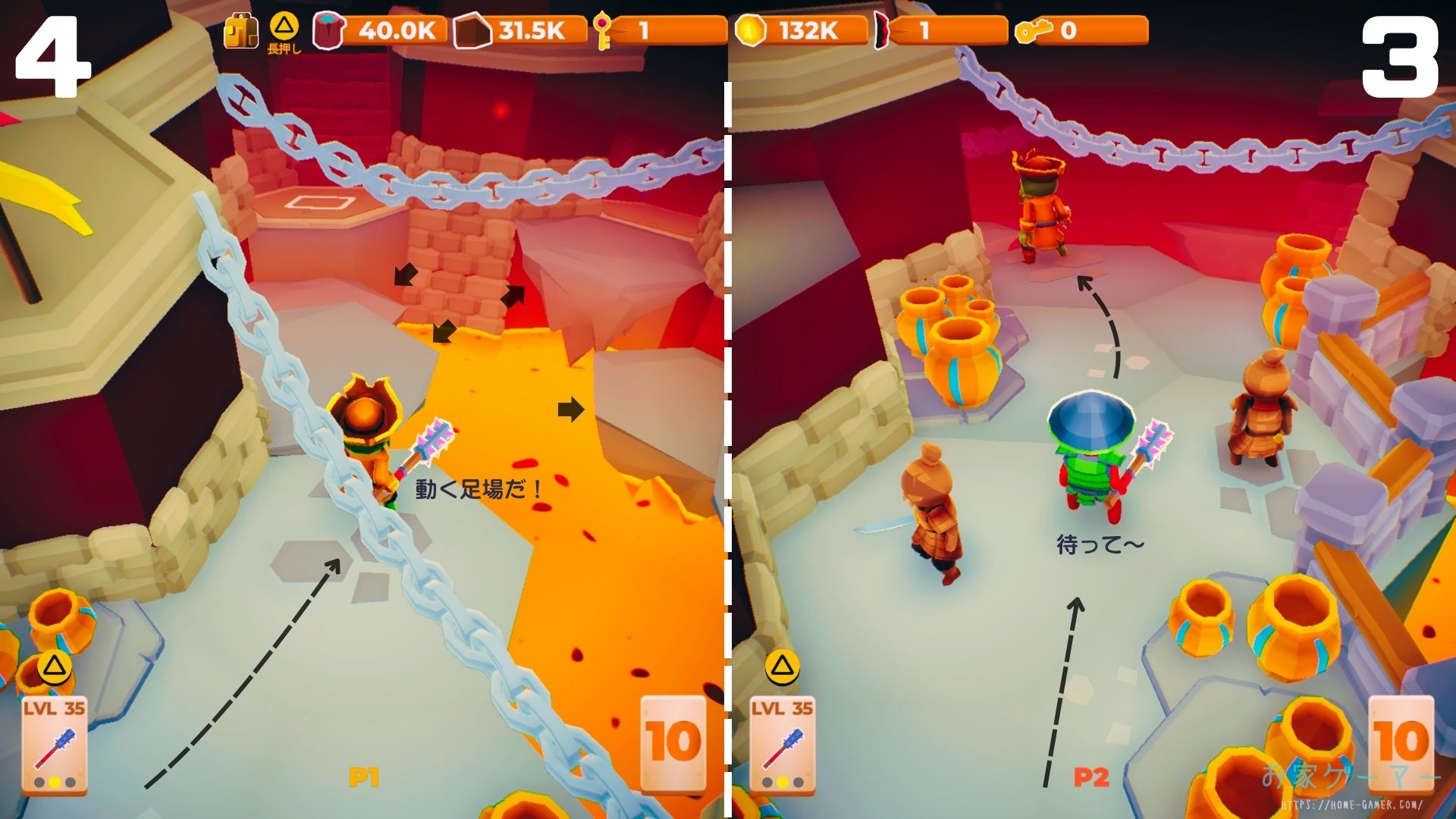Click the 10 card in P2's panel

(1401, 741)
